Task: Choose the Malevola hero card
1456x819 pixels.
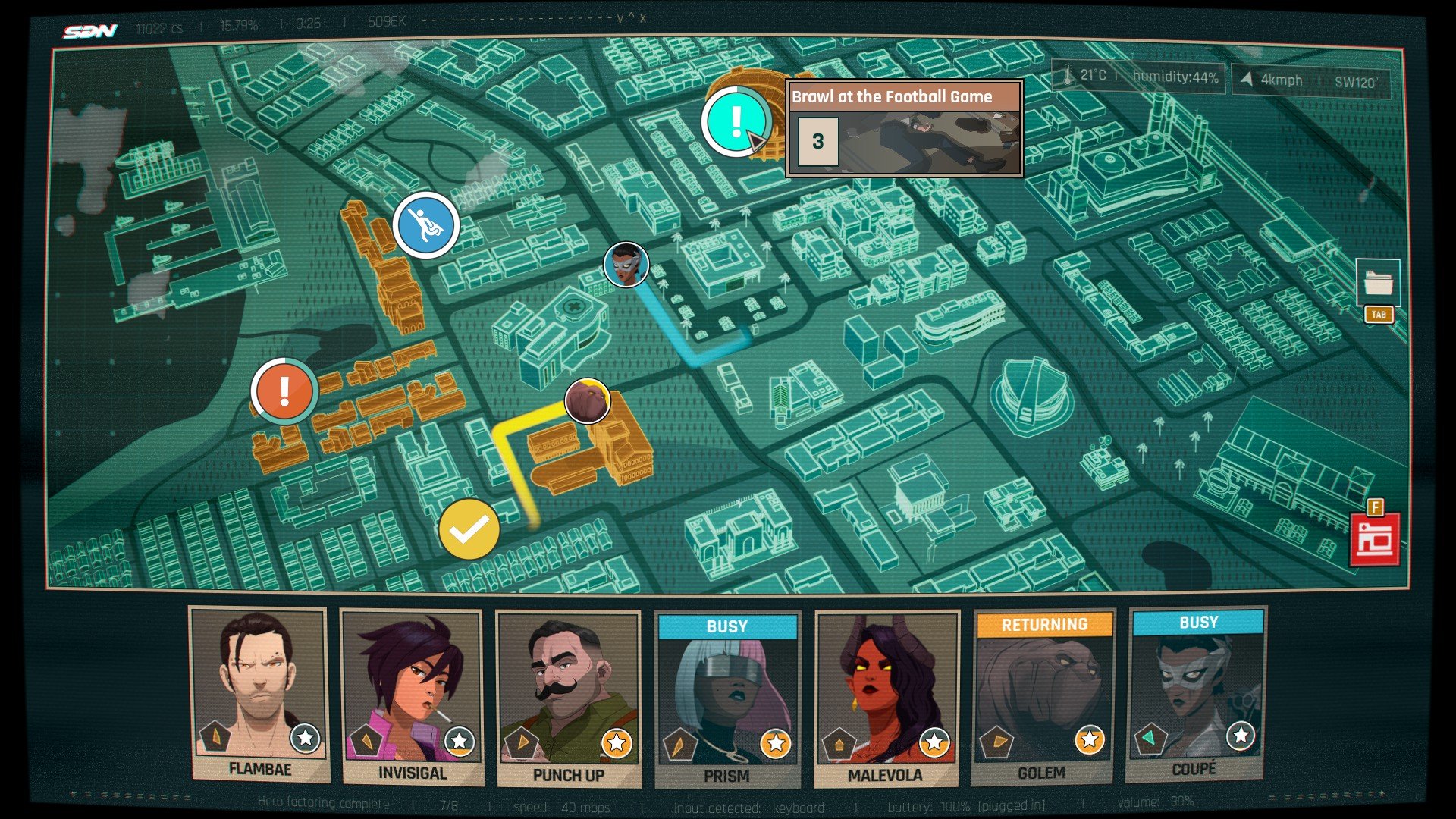Action: pyautogui.click(x=885, y=698)
